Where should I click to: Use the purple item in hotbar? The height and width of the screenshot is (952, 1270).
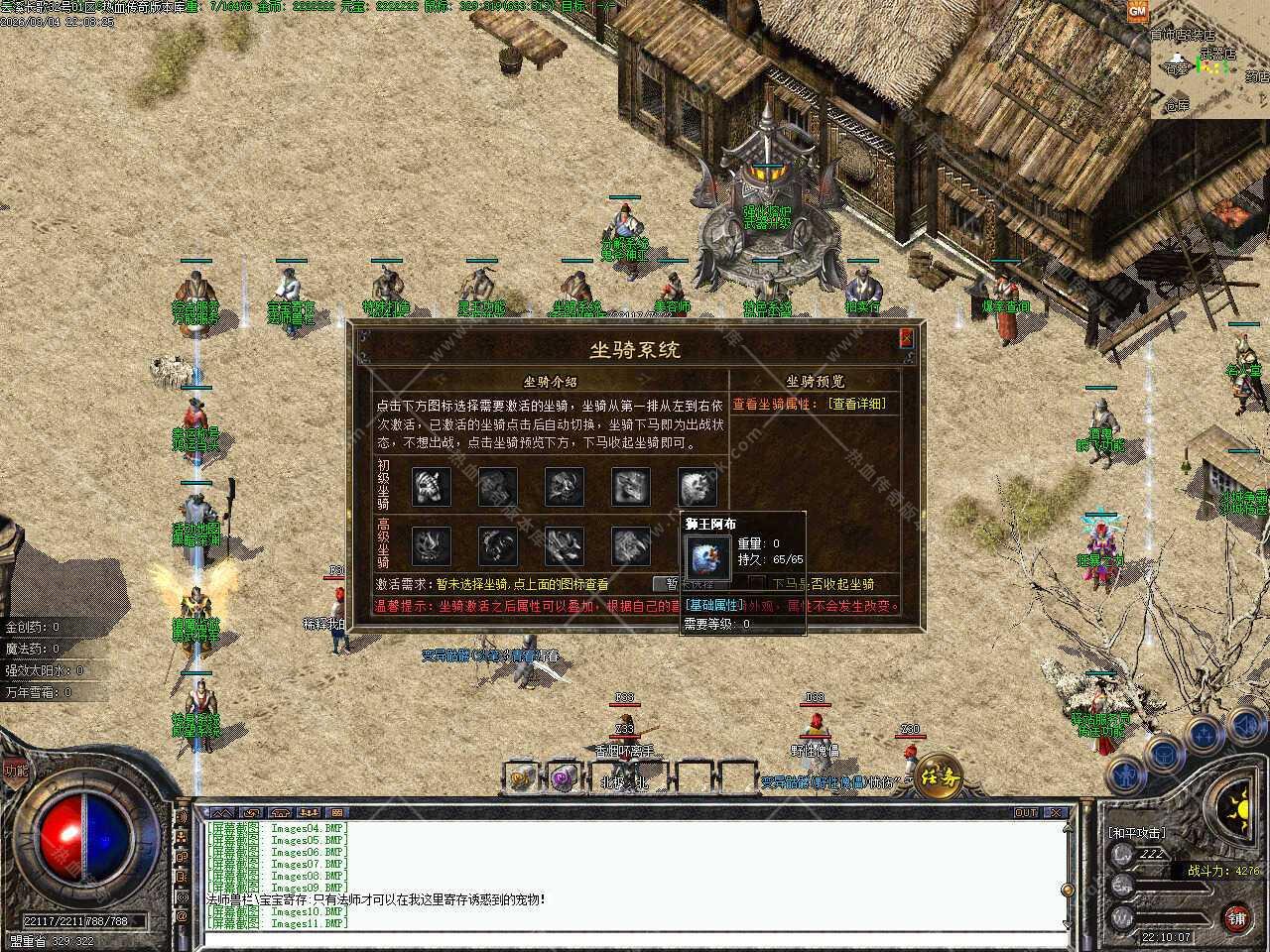[566, 778]
